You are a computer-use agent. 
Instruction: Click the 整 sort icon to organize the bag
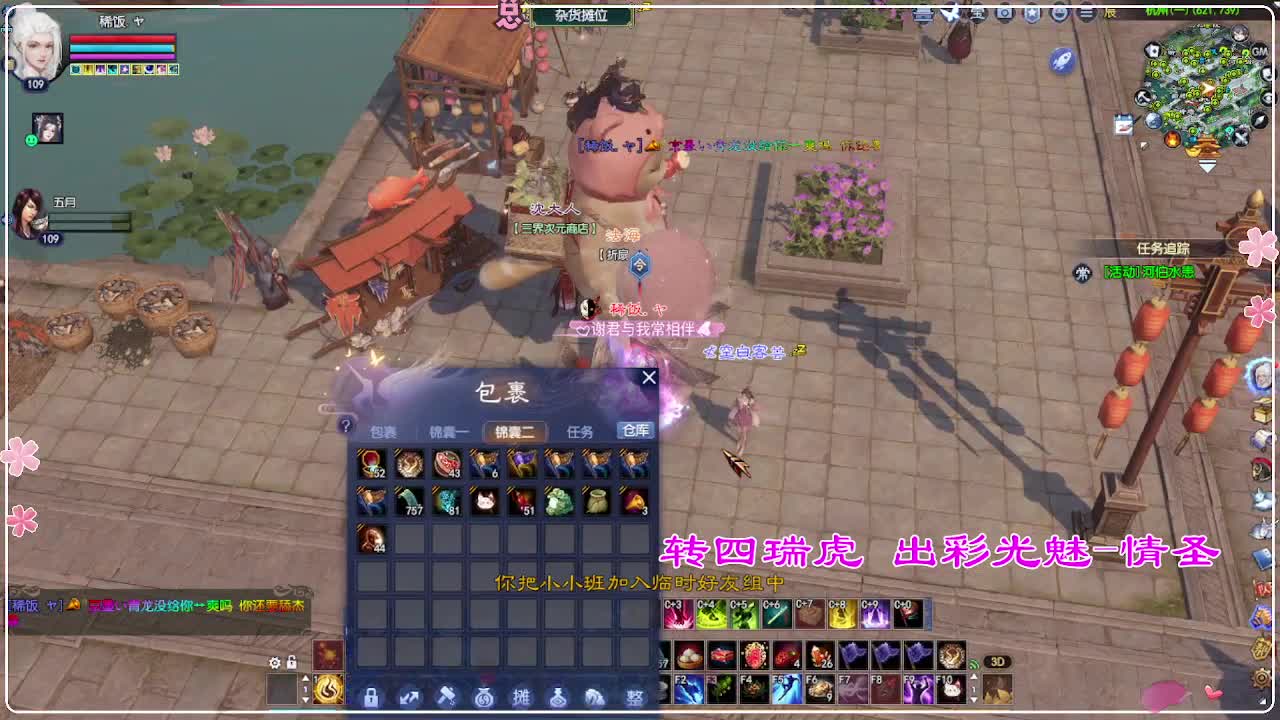point(633,697)
